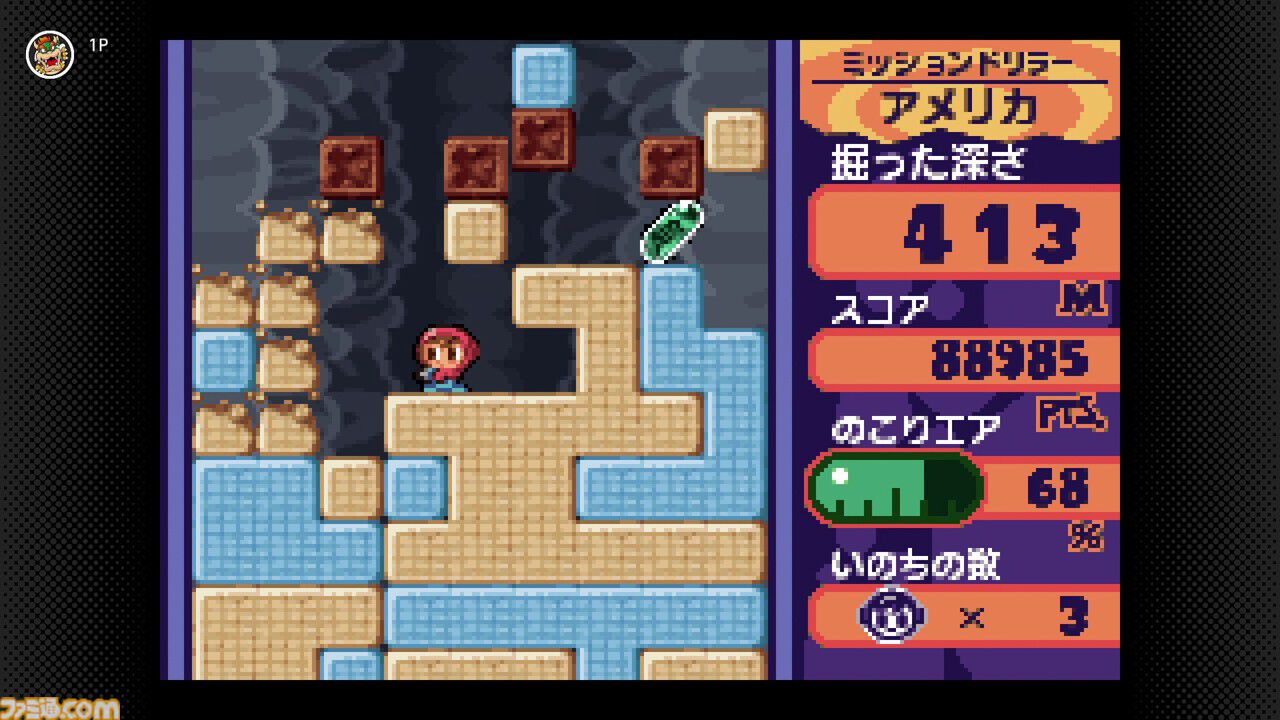Click the のこりエア air gauge bar

(895, 488)
